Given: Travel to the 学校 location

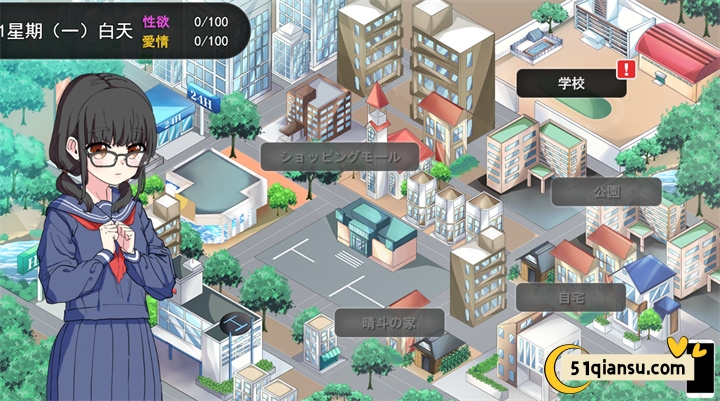Looking at the screenshot, I should tap(571, 83).
